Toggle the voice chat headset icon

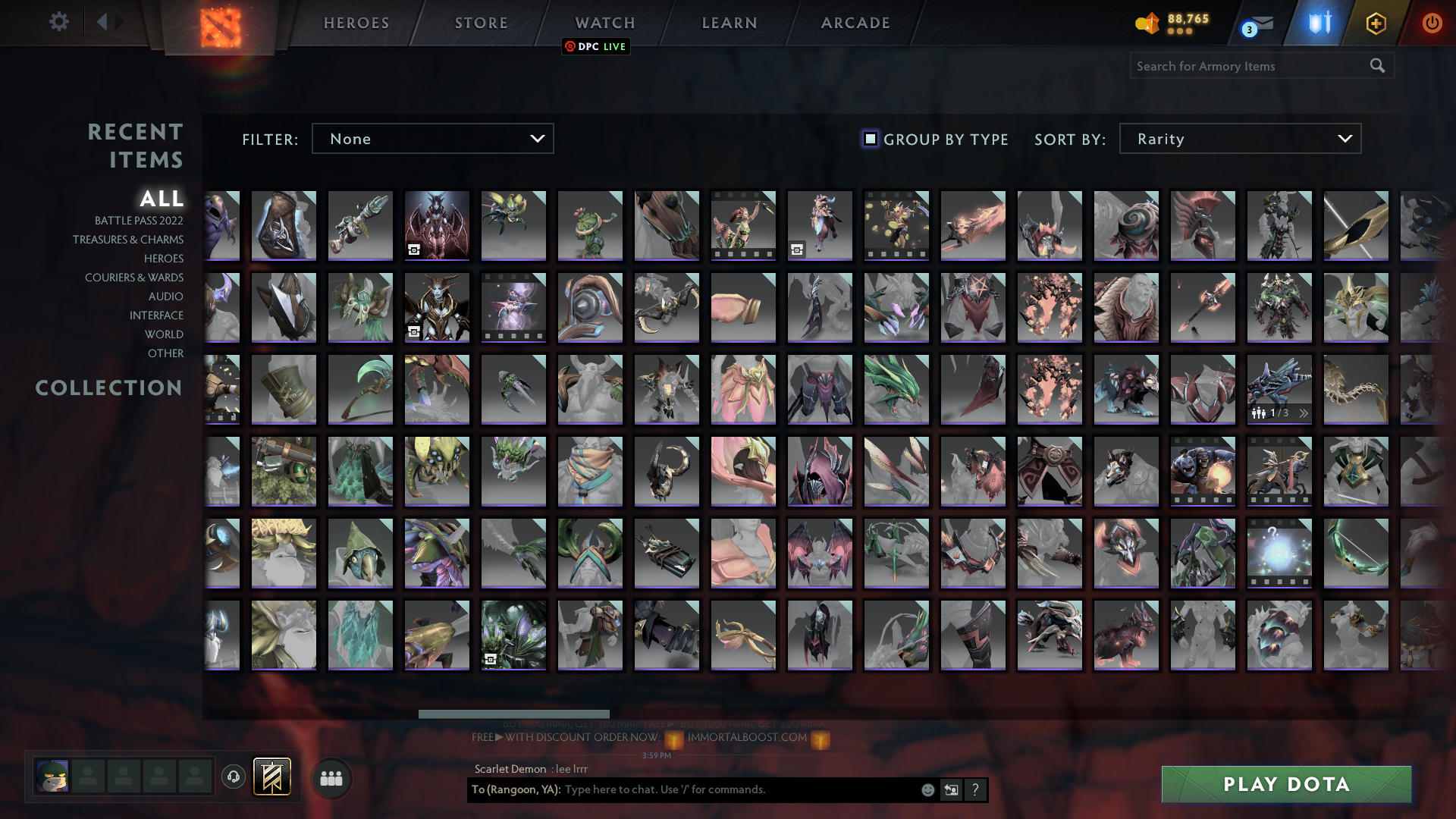[233, 777]
